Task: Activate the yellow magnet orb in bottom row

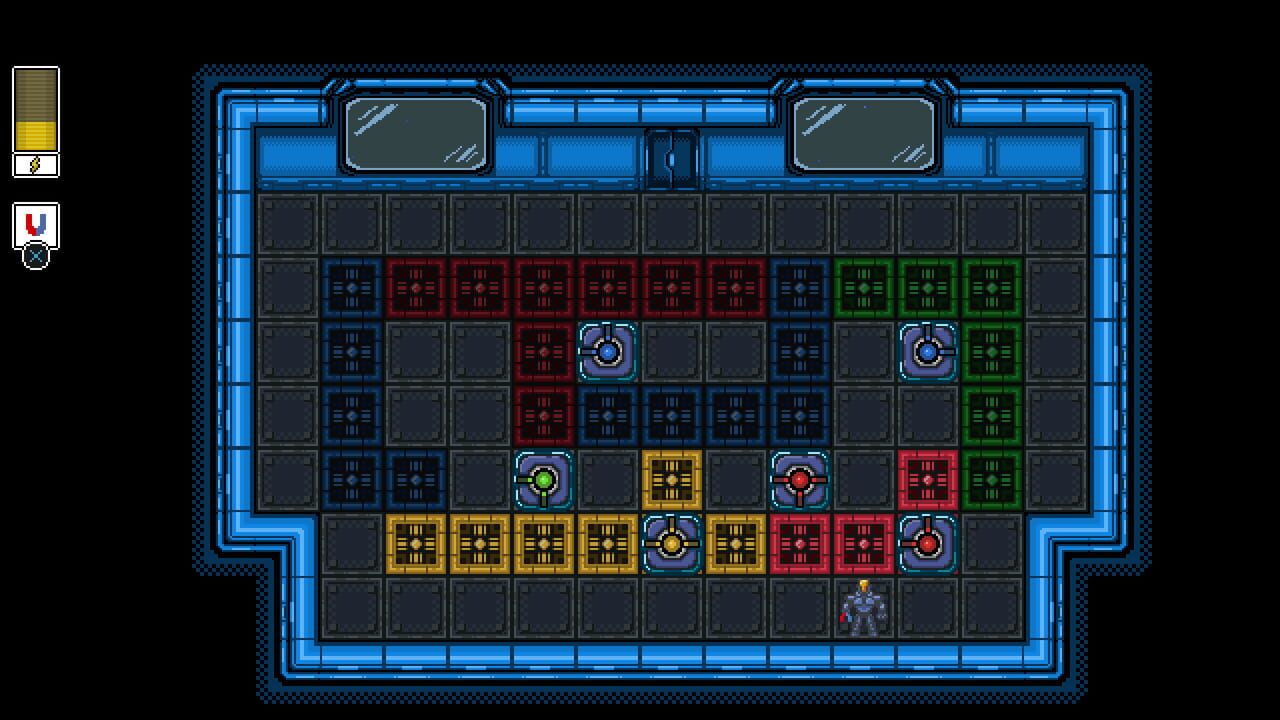Action: coord(671,544)
